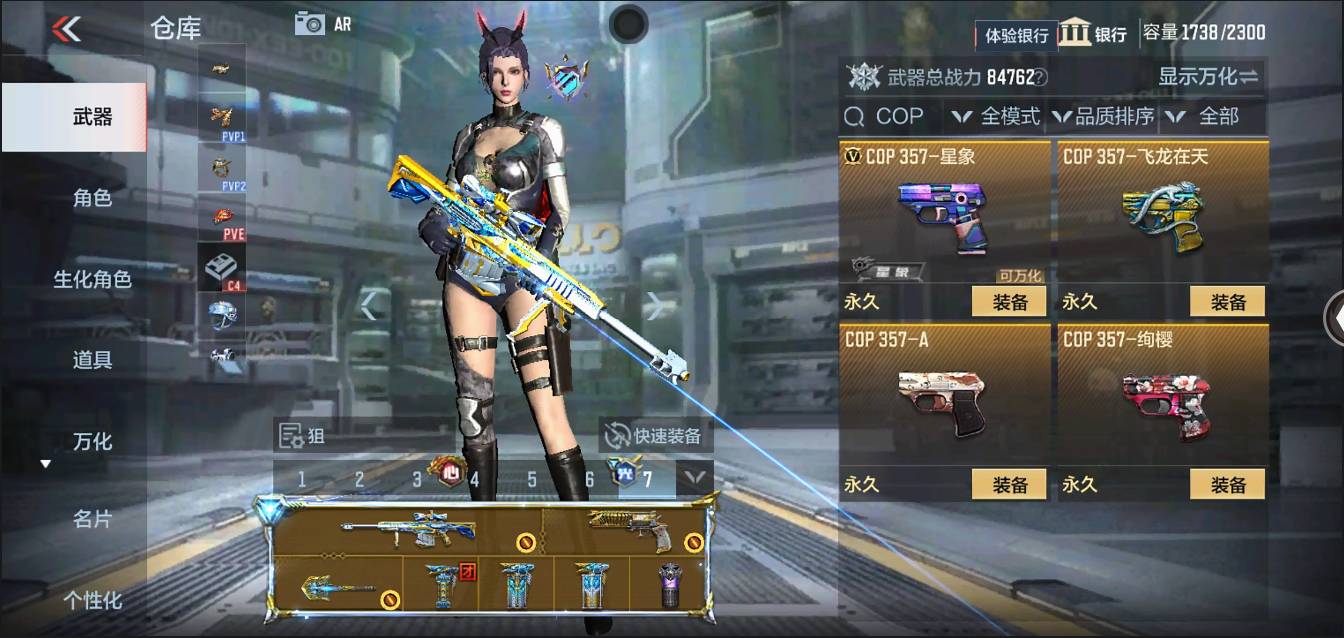Open the 万化 tab
Viewport: 1344px width, 638px height.
point(92,441)
